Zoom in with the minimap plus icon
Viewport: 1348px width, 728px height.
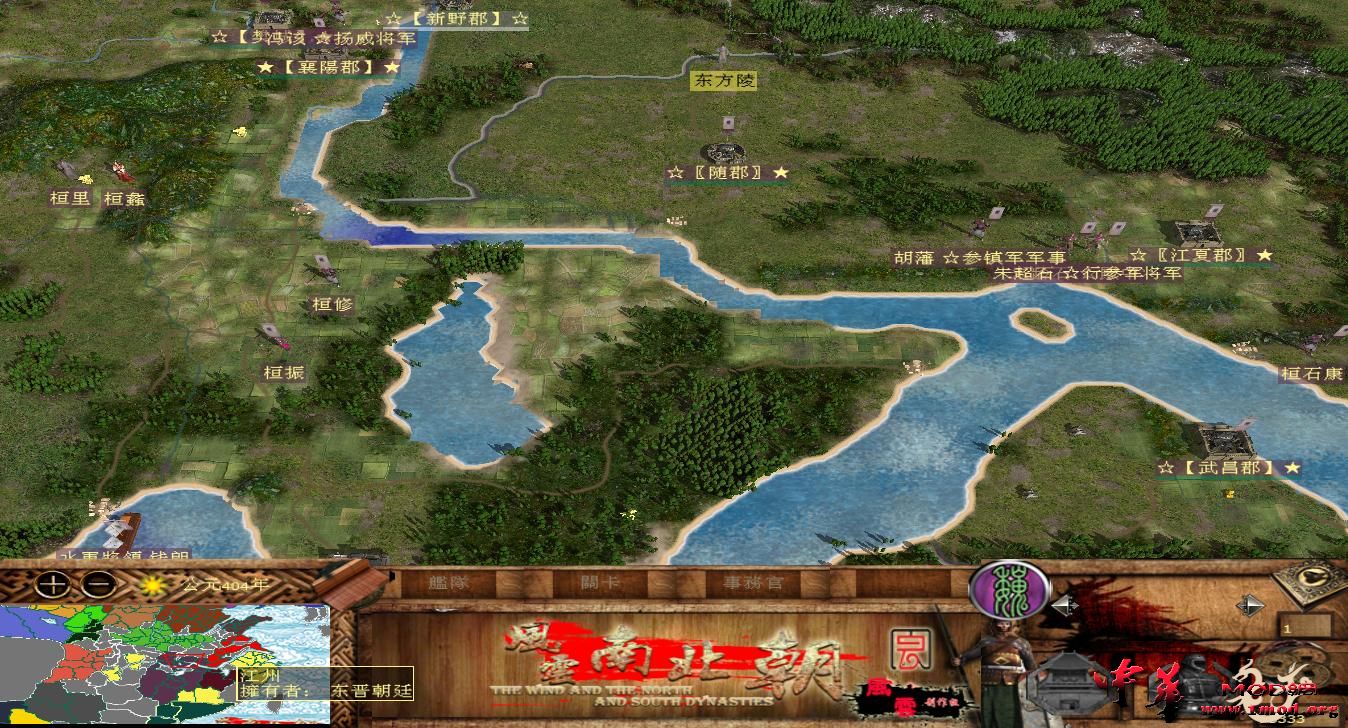tap(51, 584)
